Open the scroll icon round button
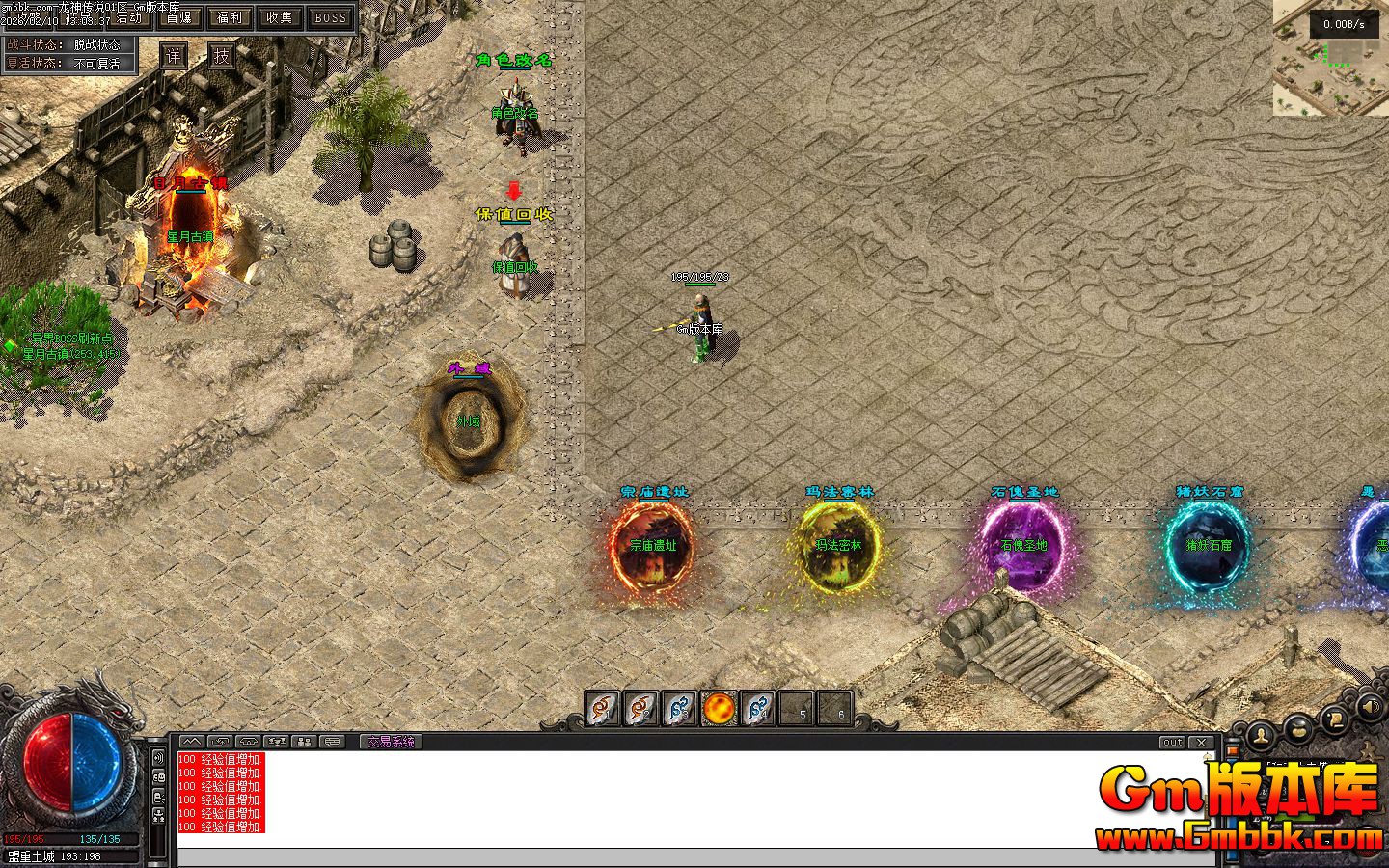The image size is (1389, 868). [1334, 717]
